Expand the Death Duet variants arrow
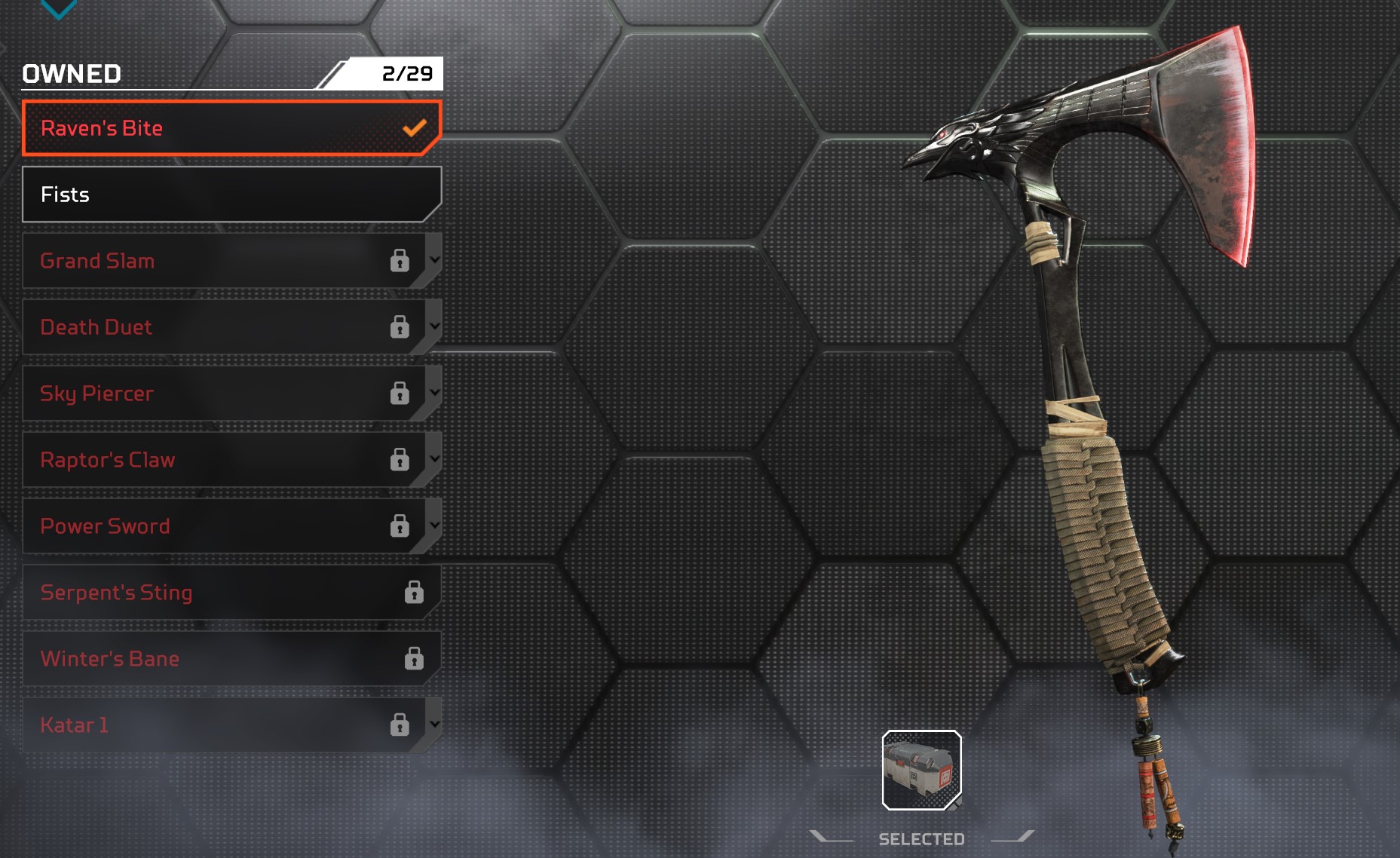 [434, 326]
